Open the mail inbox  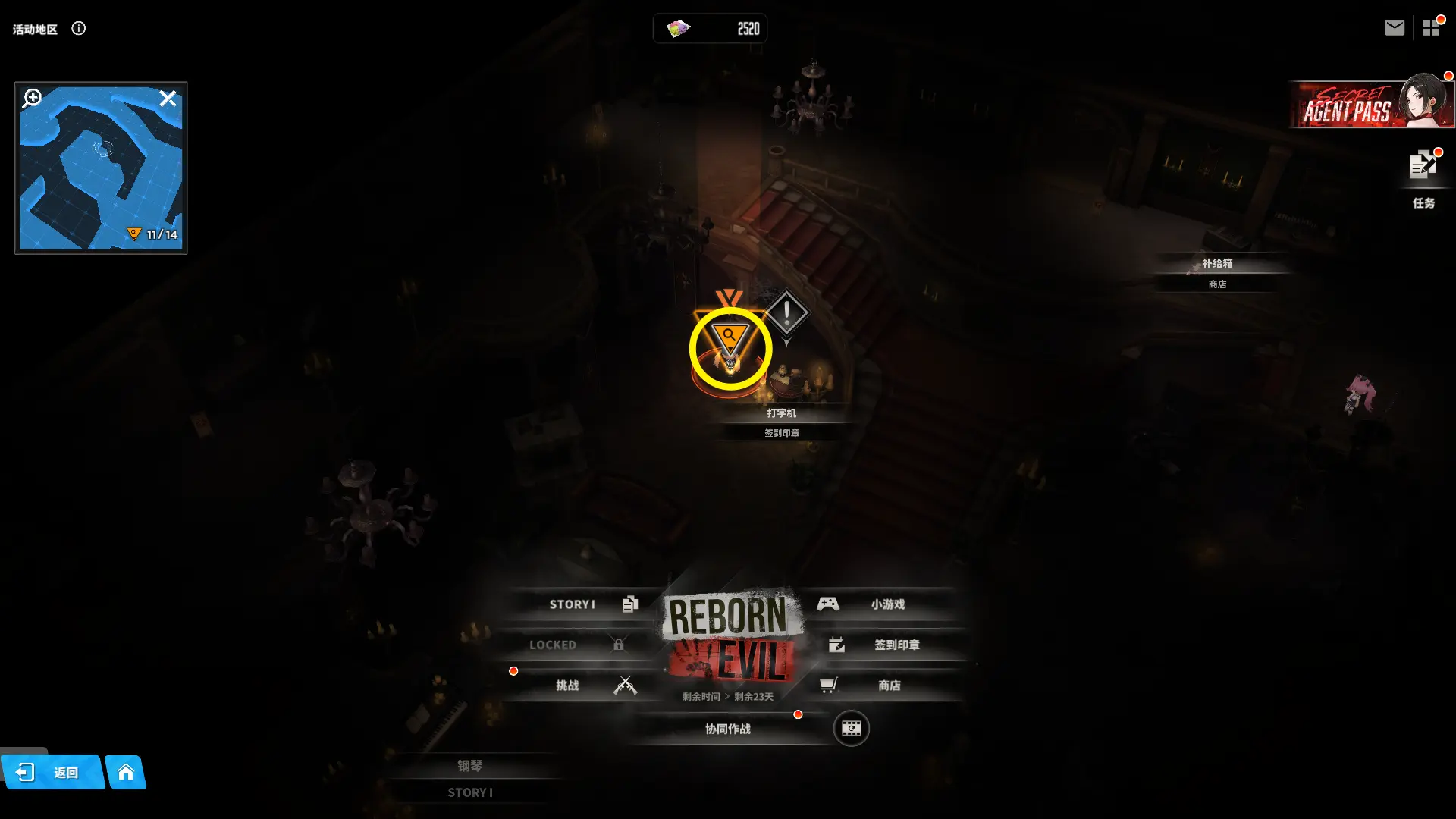click(1394, 28)
